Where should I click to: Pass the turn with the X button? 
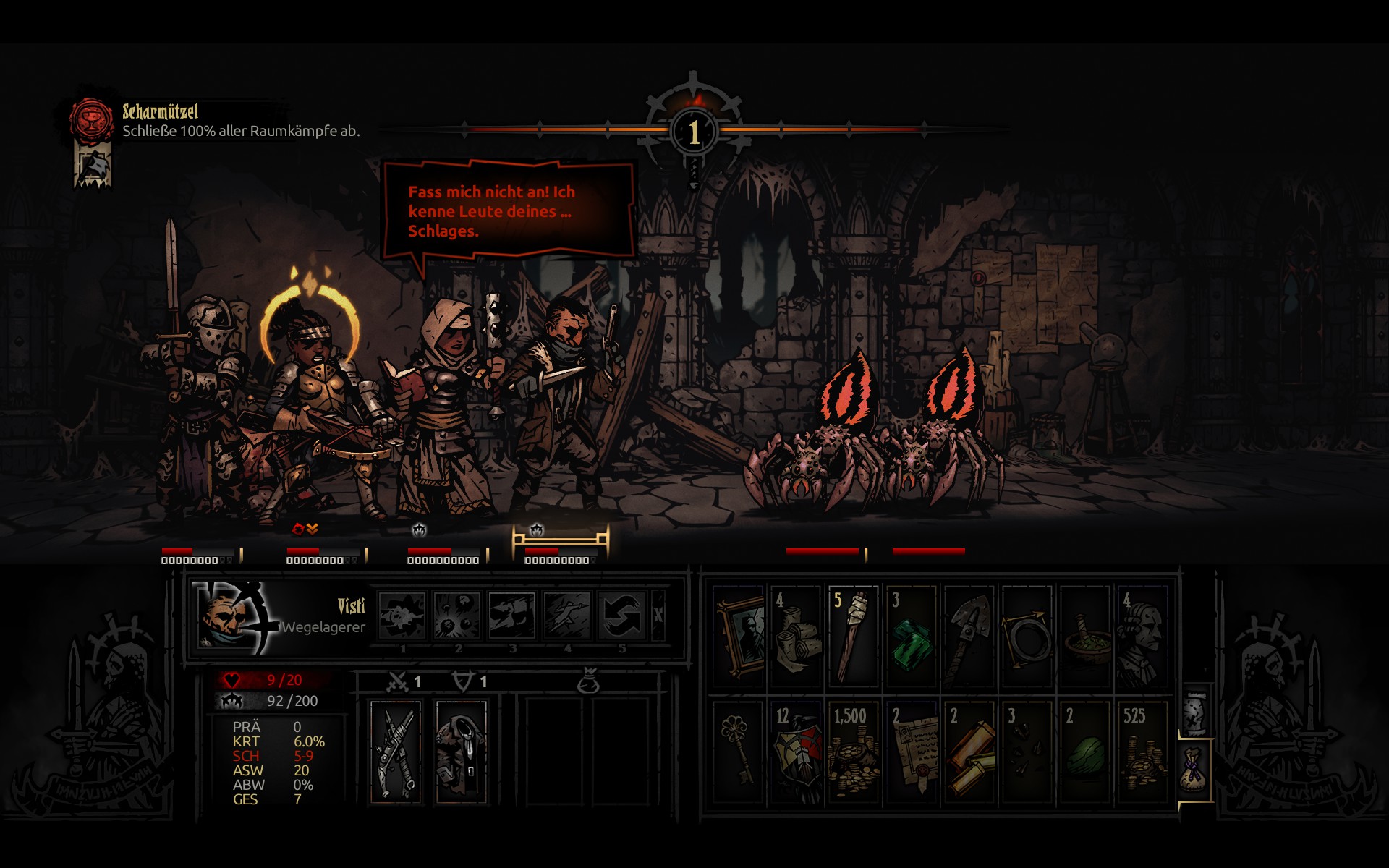coord(658,616)
